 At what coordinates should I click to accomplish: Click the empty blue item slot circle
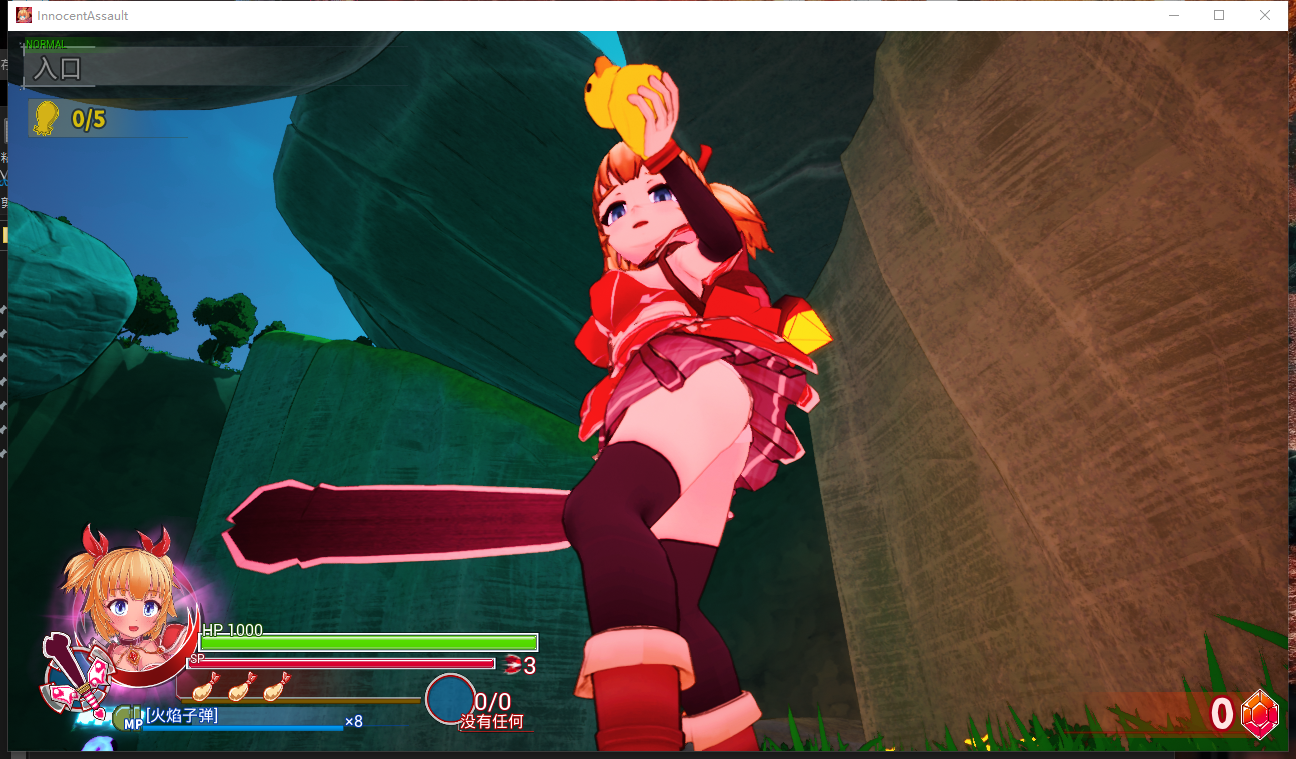click(x=450, y=699)
